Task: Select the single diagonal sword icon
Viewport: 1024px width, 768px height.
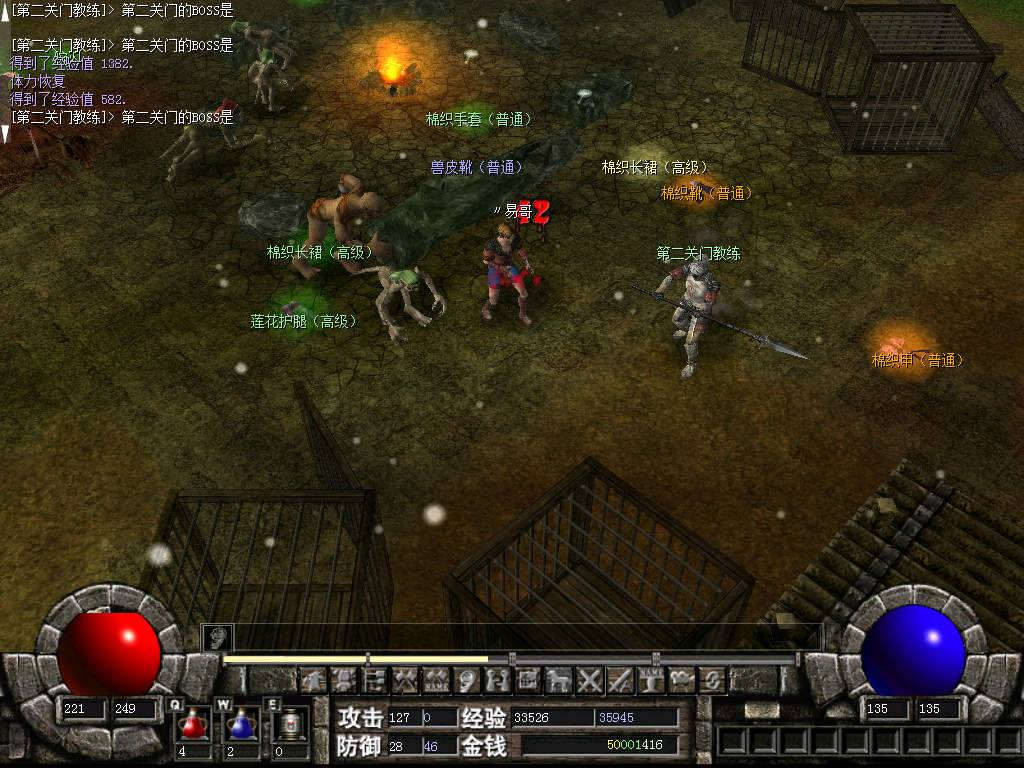Action: 621,681
